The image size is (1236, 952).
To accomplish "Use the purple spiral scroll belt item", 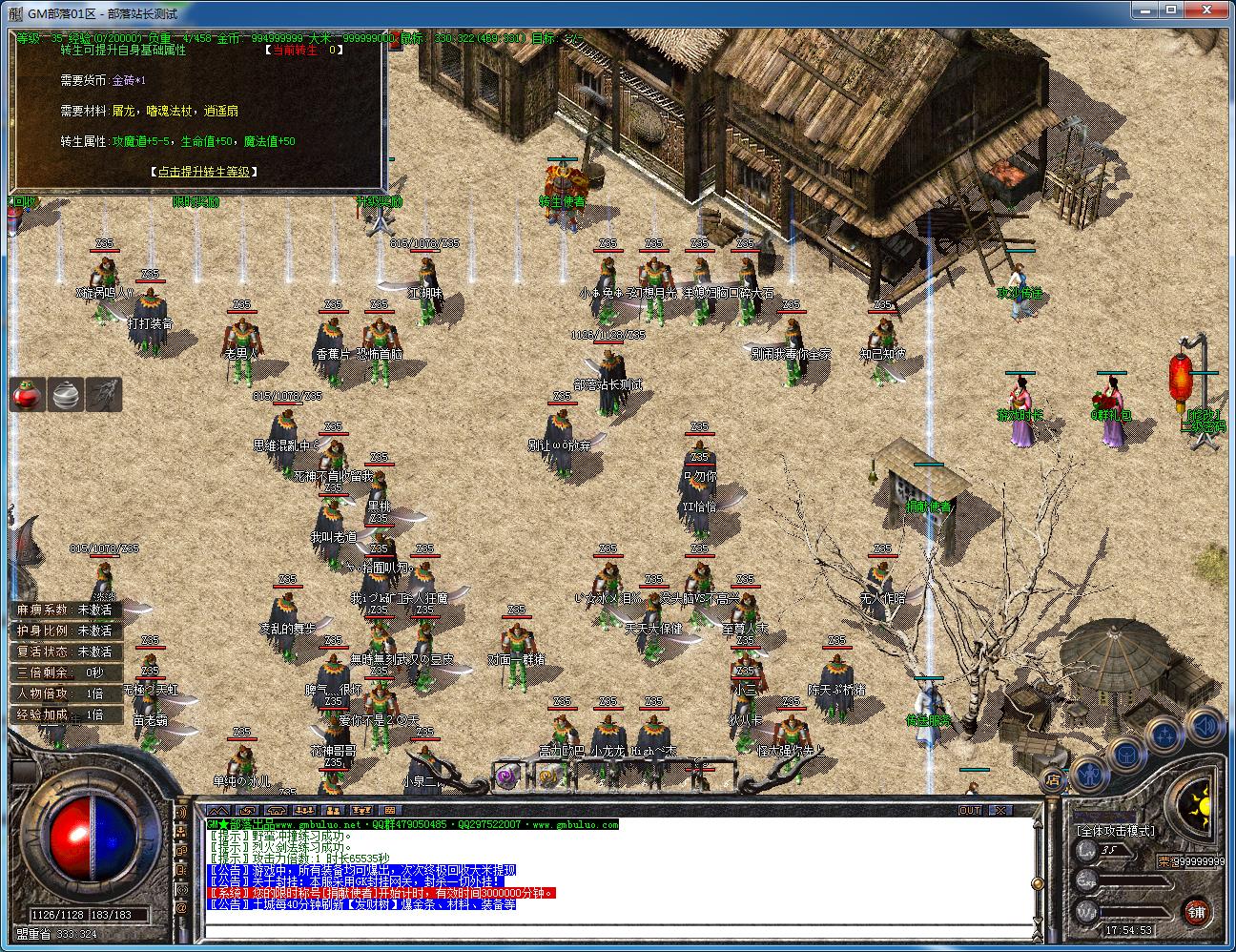I will click(x=506, y=776).
